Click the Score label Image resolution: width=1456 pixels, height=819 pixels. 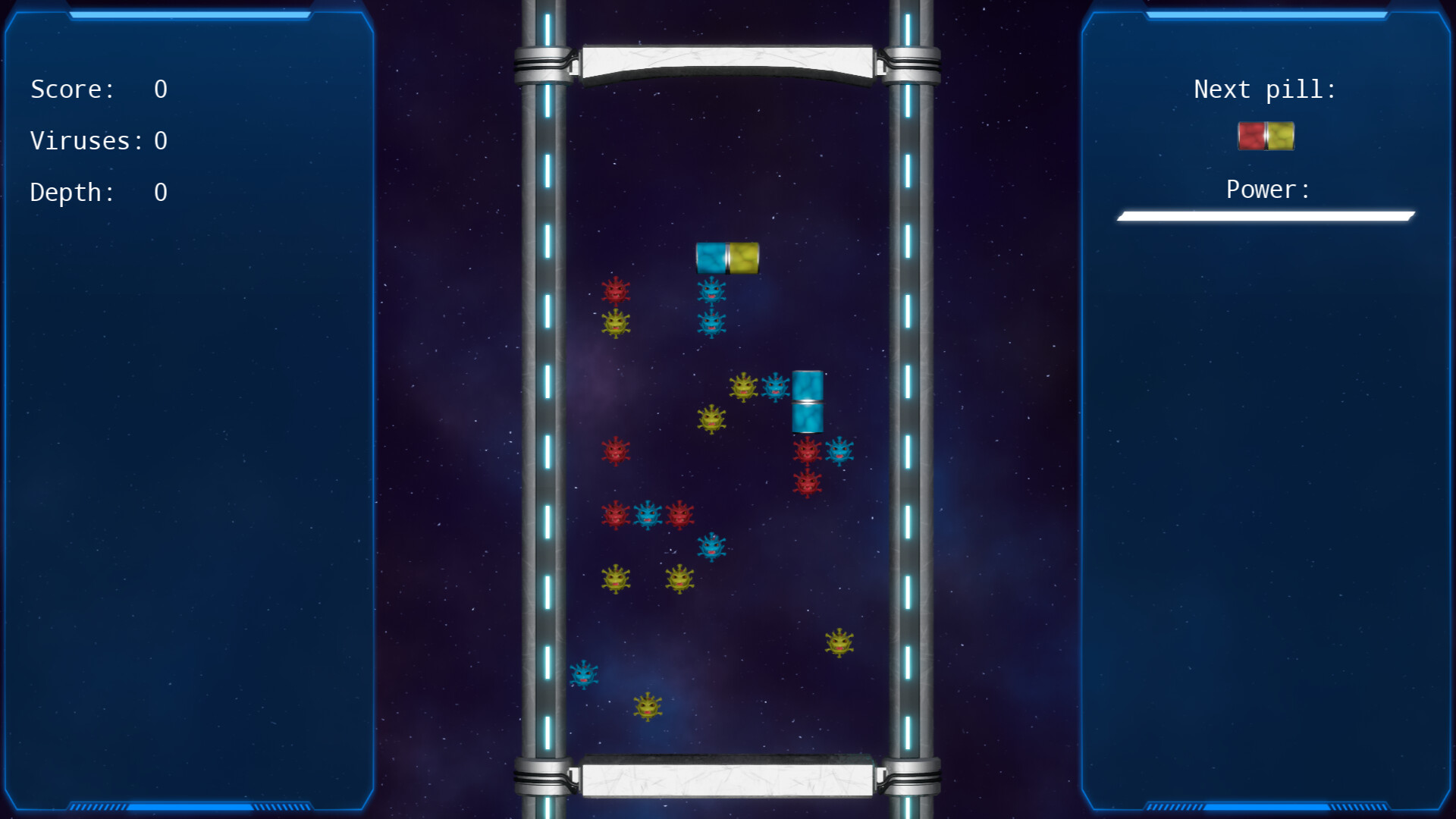tap(72, 89)
